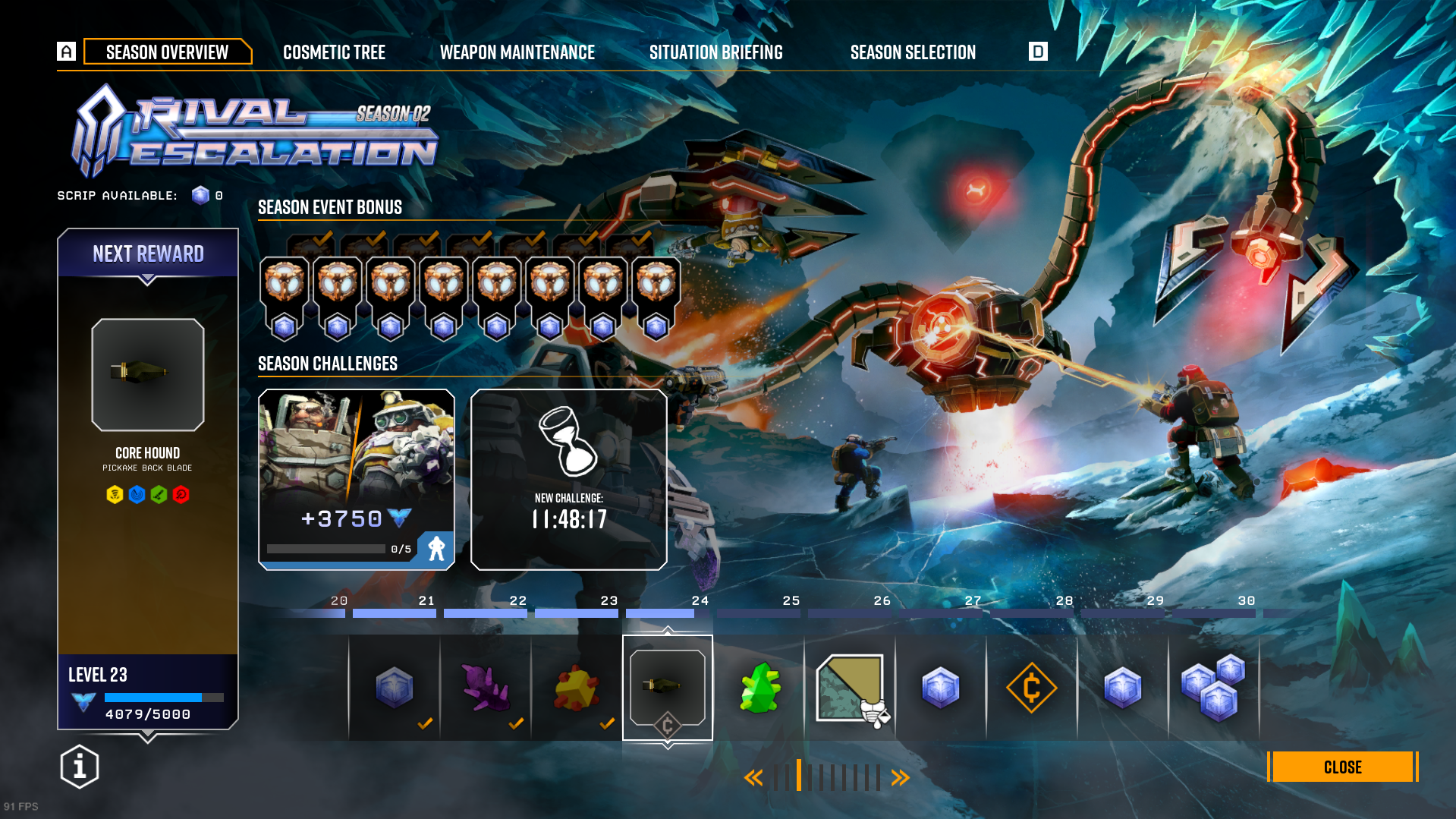Page rewards track left with double arrow
Screen dimensions: 1456x819
[x=753, y=777]
